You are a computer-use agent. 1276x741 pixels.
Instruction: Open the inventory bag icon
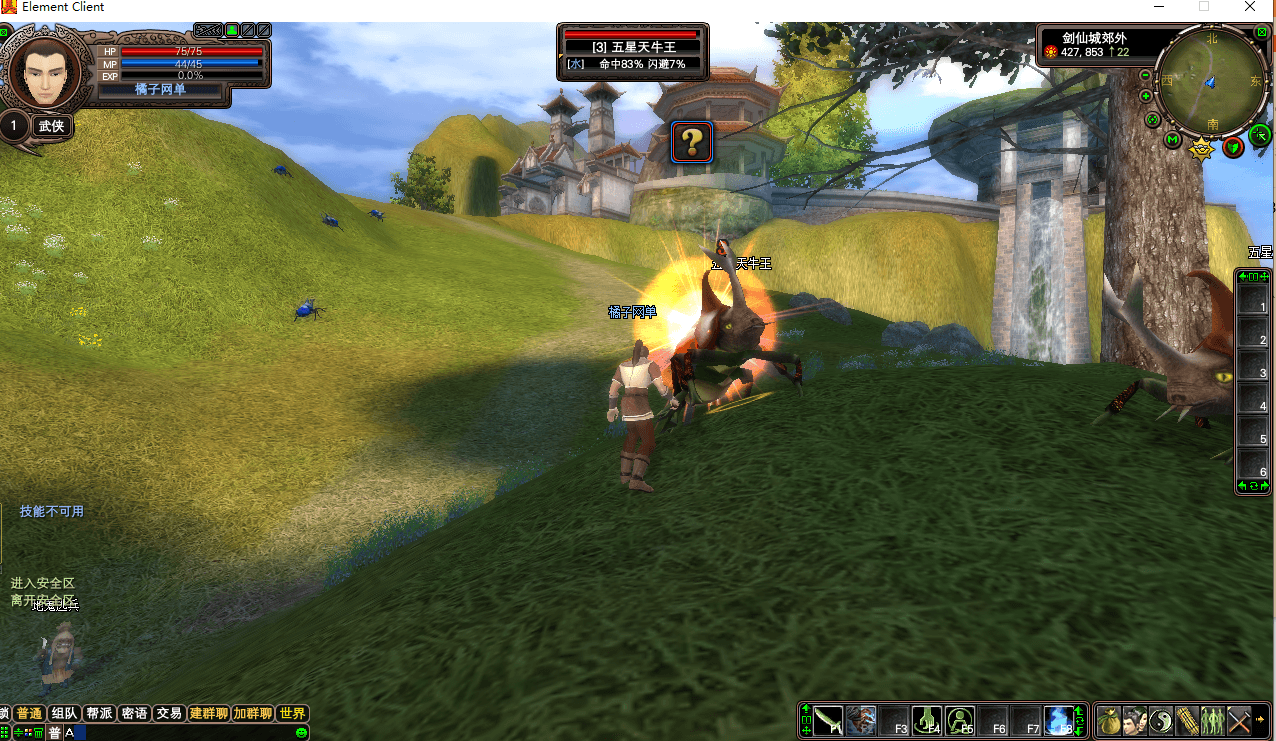point(1109,720)
